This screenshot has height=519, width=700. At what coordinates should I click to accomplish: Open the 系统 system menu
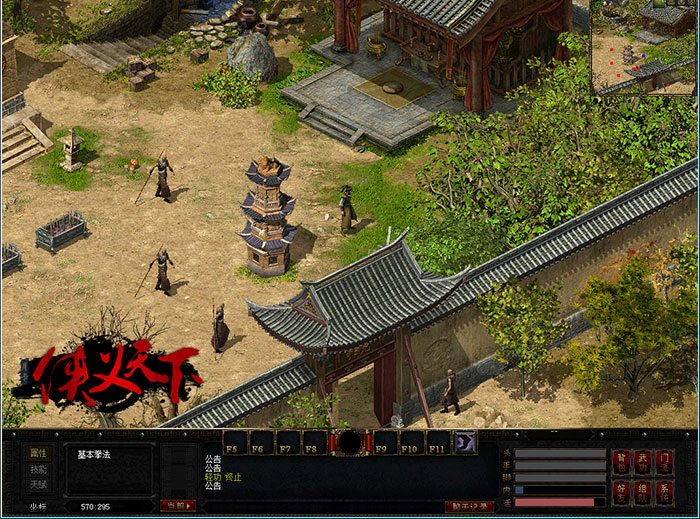click(666, 491)
